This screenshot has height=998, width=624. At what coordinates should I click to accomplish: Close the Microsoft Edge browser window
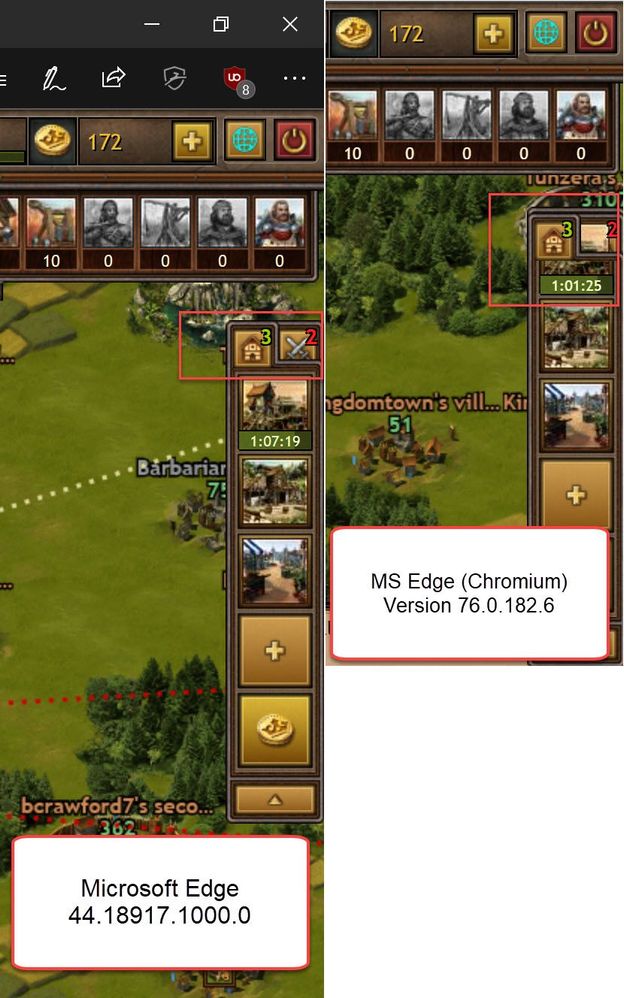(x=290, y=24)
